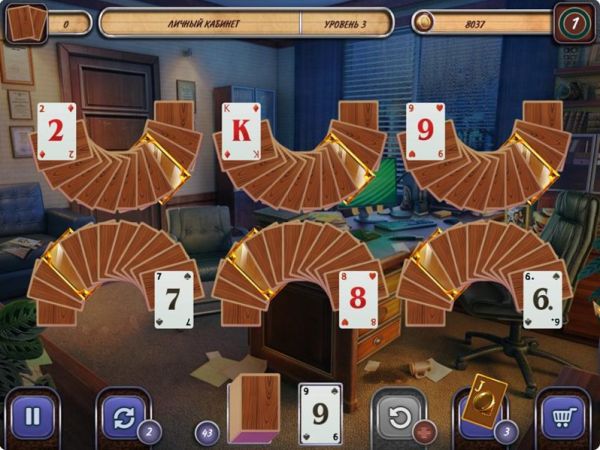Pause the game

32,415
